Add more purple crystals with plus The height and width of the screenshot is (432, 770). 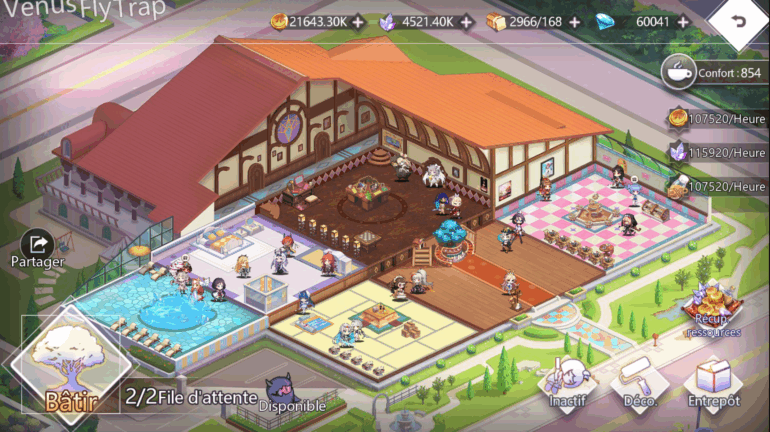click(466, 21)
